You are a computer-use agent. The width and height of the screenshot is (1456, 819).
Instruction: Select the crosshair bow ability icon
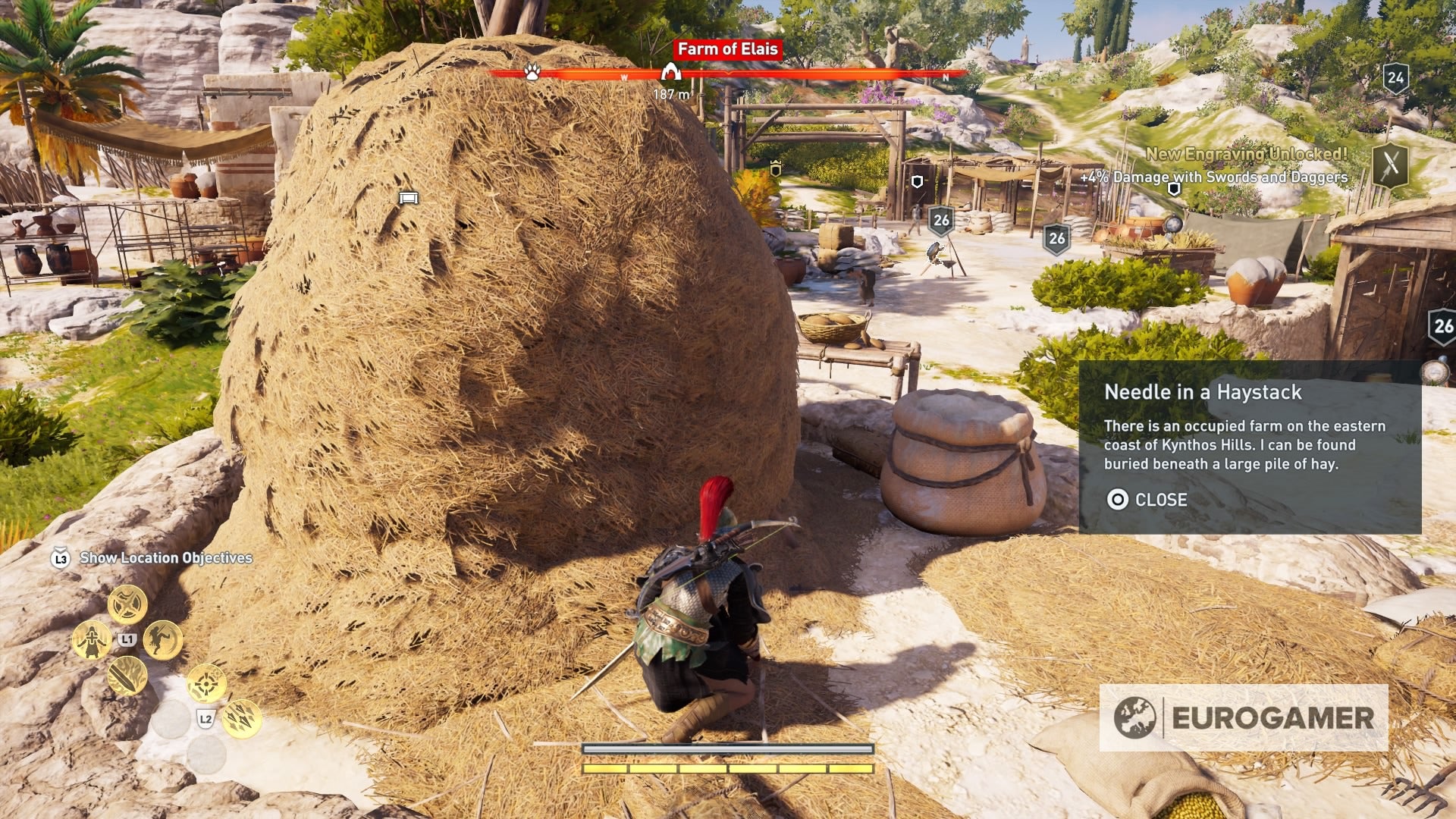pyautogui.click(x=206, y=683)
